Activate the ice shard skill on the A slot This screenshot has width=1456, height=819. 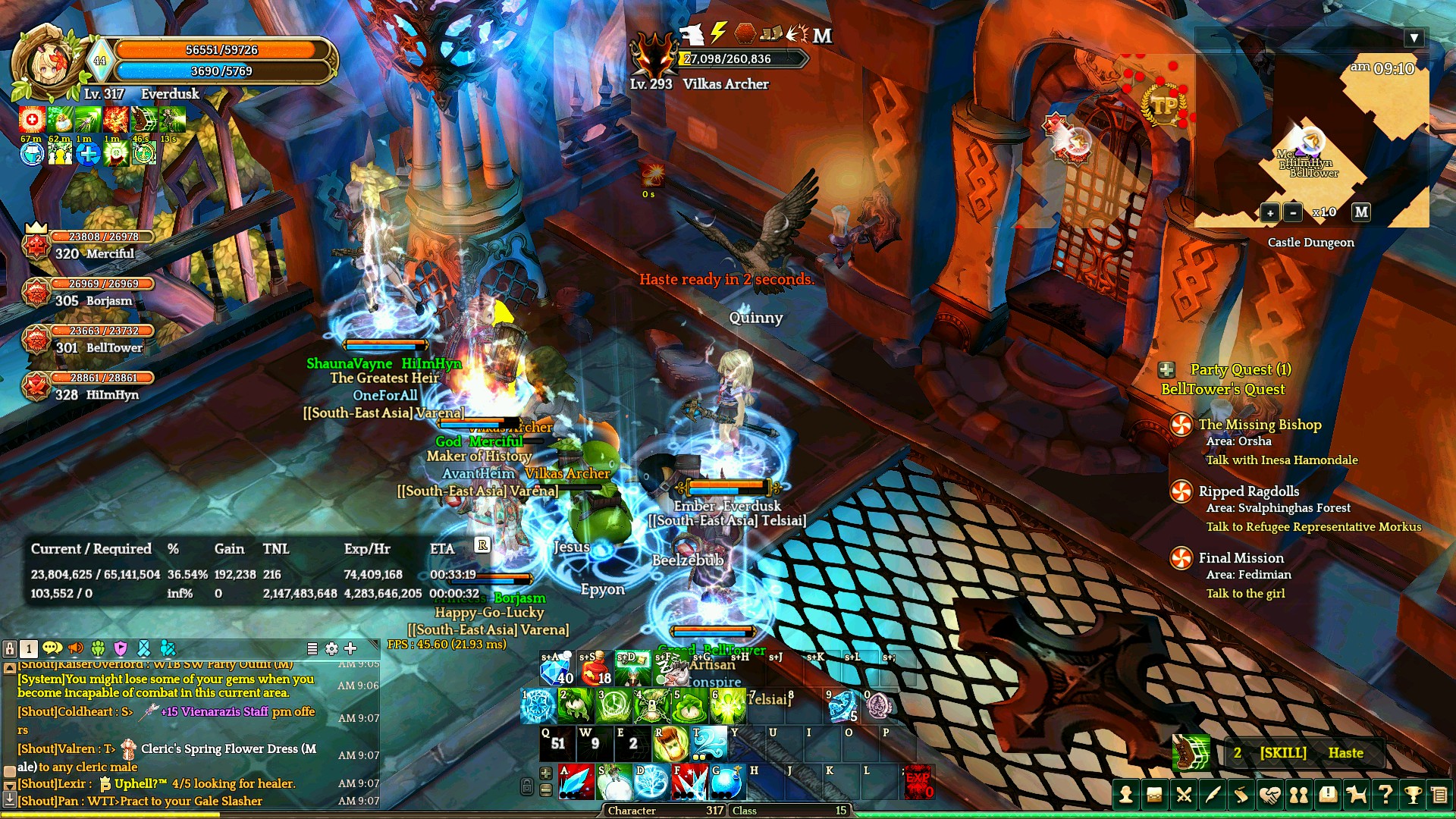point(576,783)
